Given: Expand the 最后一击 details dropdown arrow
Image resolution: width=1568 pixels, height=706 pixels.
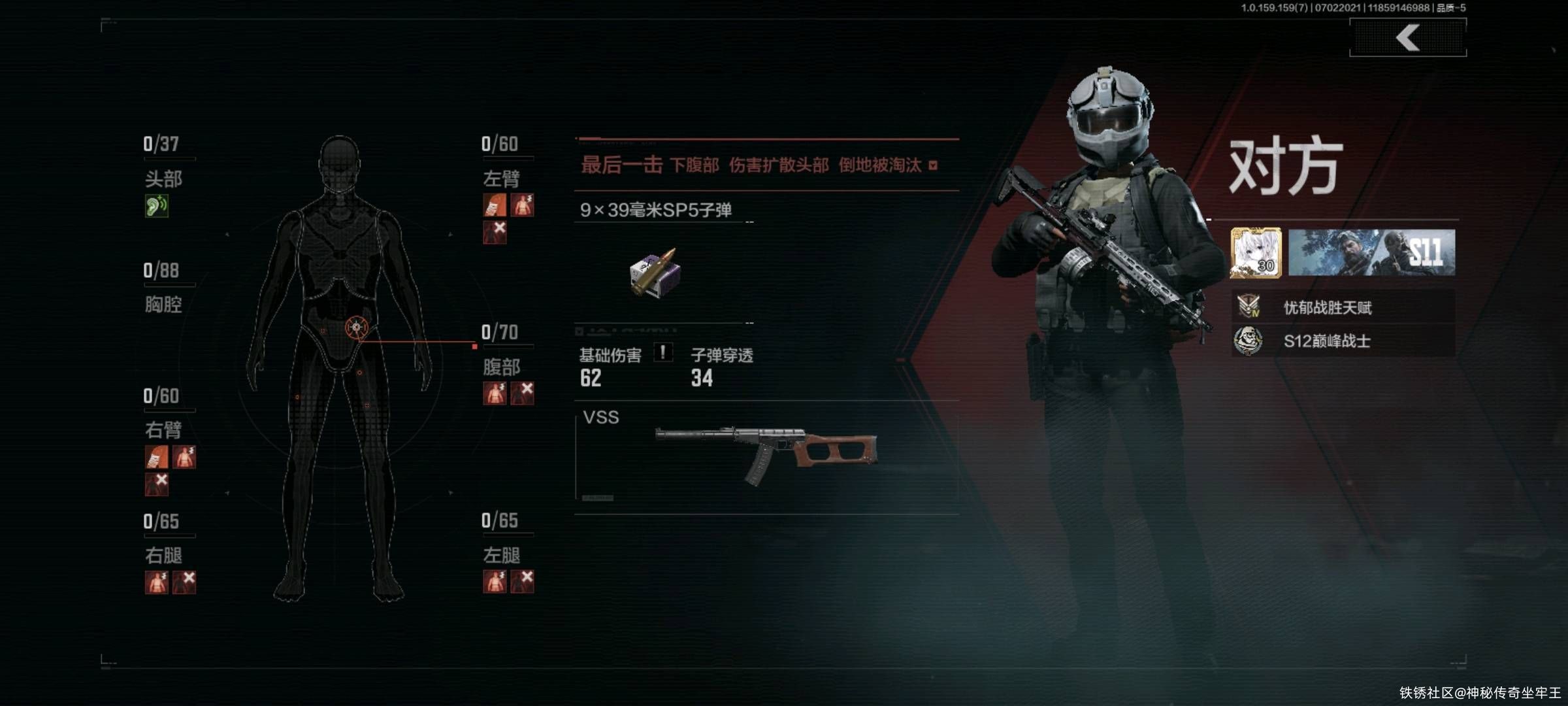Looking at the screenshot, I should point(933,165).
